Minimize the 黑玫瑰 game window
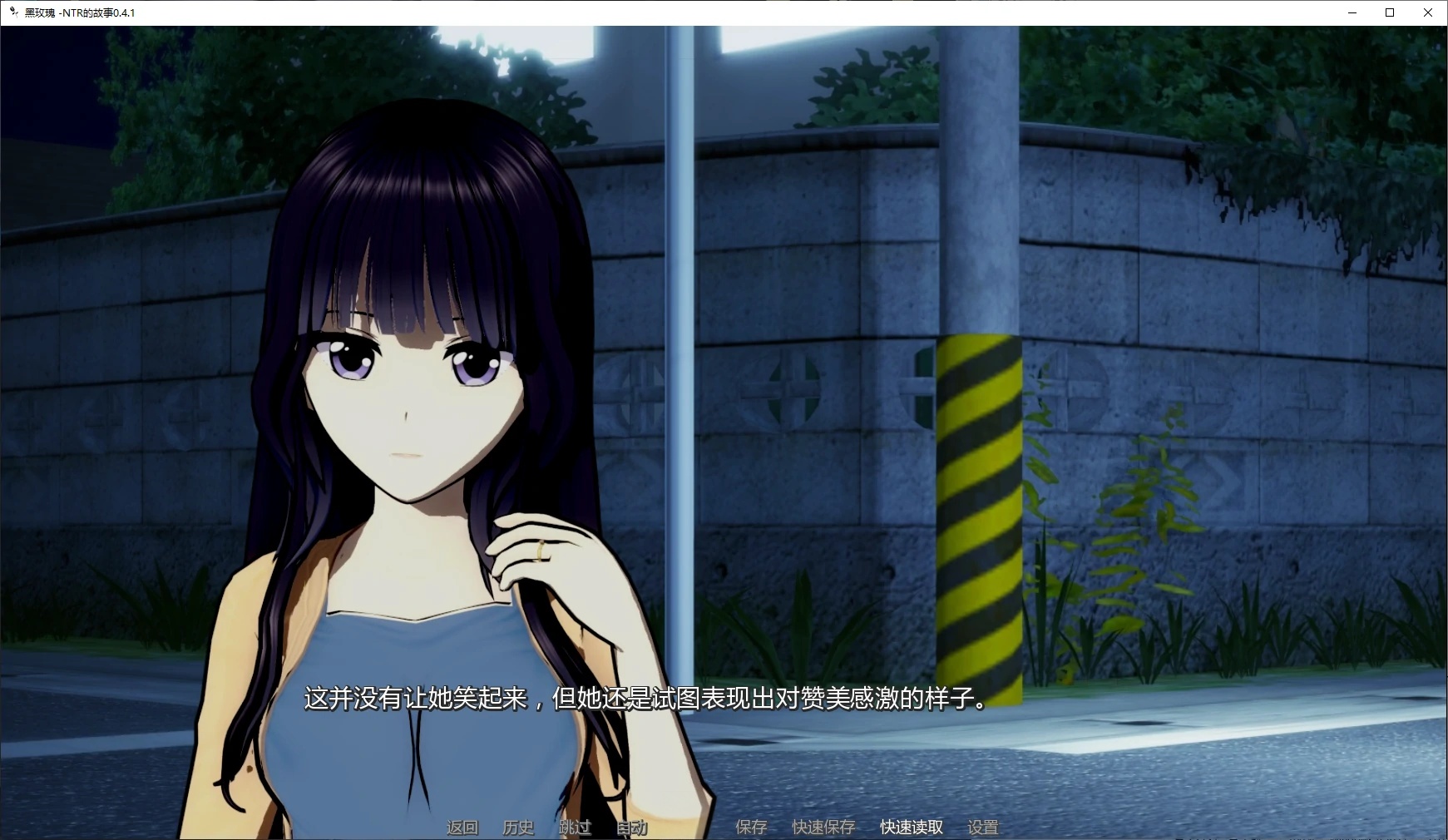The image size is (1448, 840). (1352, 12)
